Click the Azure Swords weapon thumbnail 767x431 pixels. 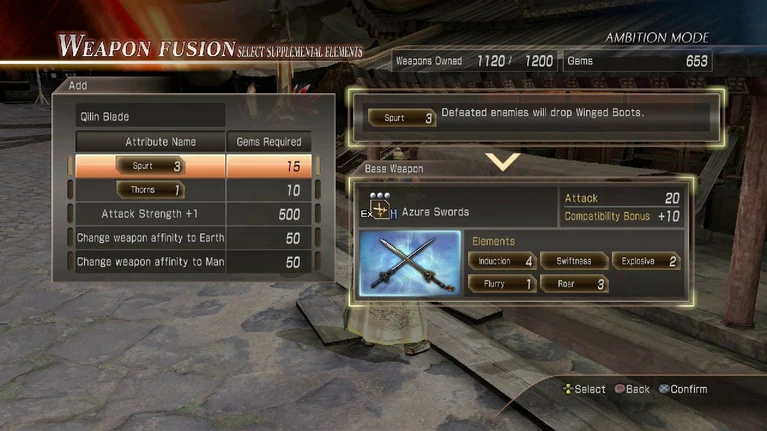(409, 264)
